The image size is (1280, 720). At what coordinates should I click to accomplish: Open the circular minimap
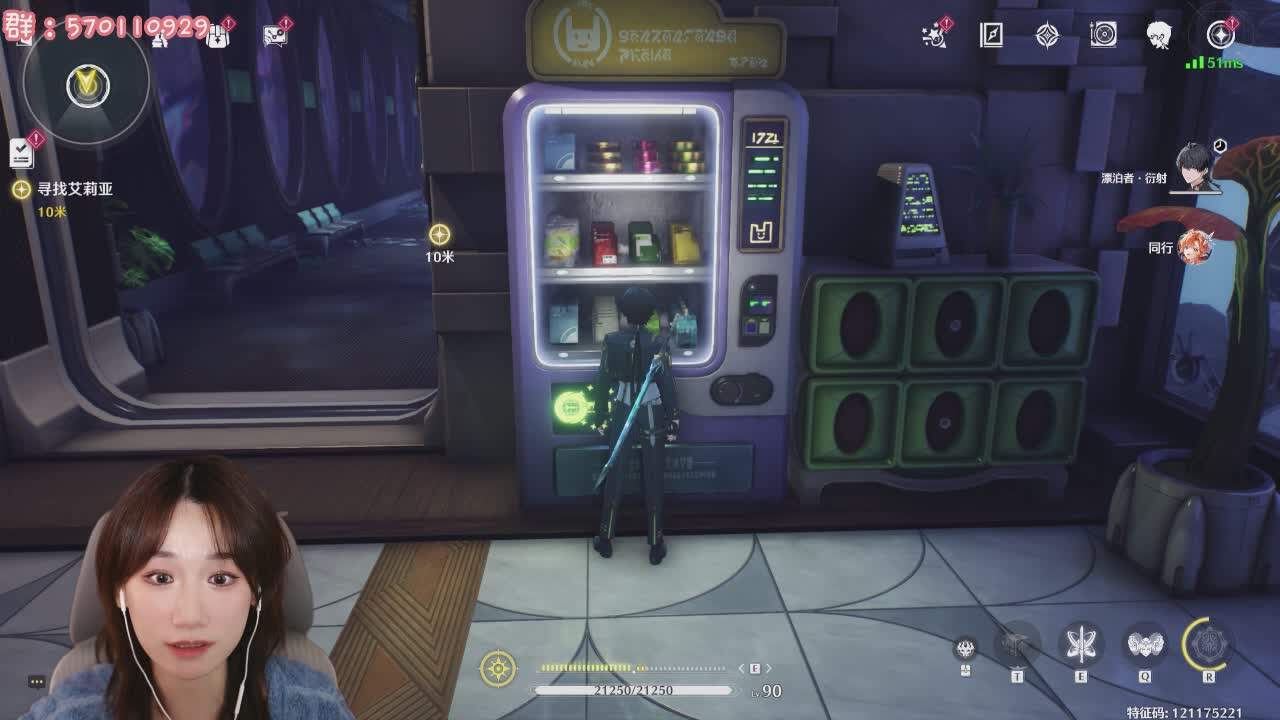tap(86, 85)
